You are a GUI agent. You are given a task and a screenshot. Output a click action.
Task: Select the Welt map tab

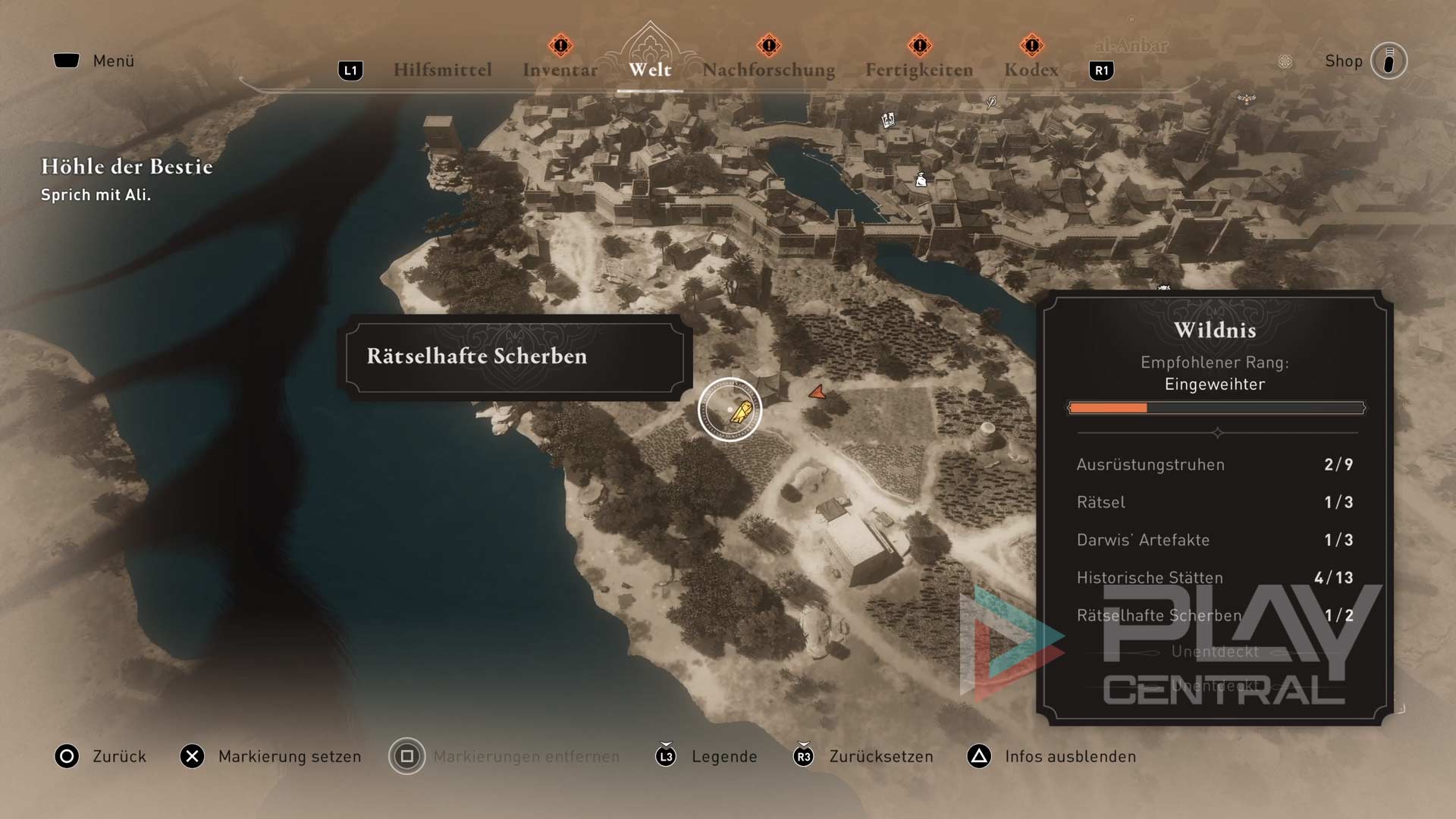pyautogui.click(x=650, y=70)
